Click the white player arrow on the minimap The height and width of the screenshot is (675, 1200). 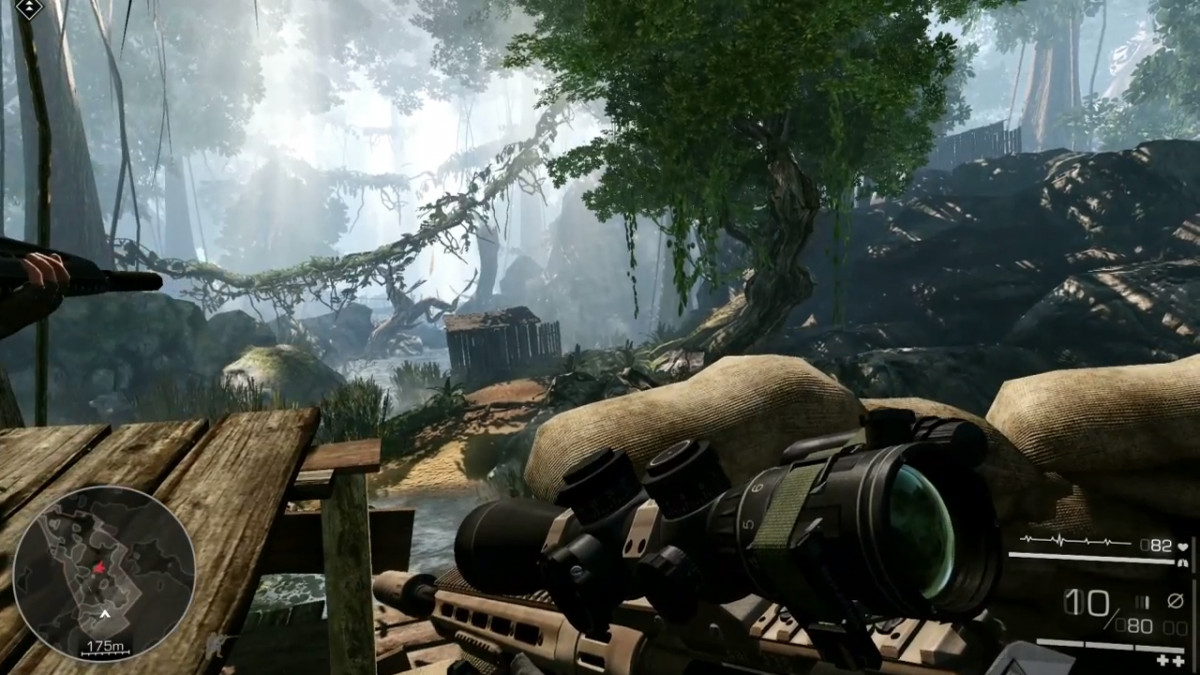tap(105, 613)
